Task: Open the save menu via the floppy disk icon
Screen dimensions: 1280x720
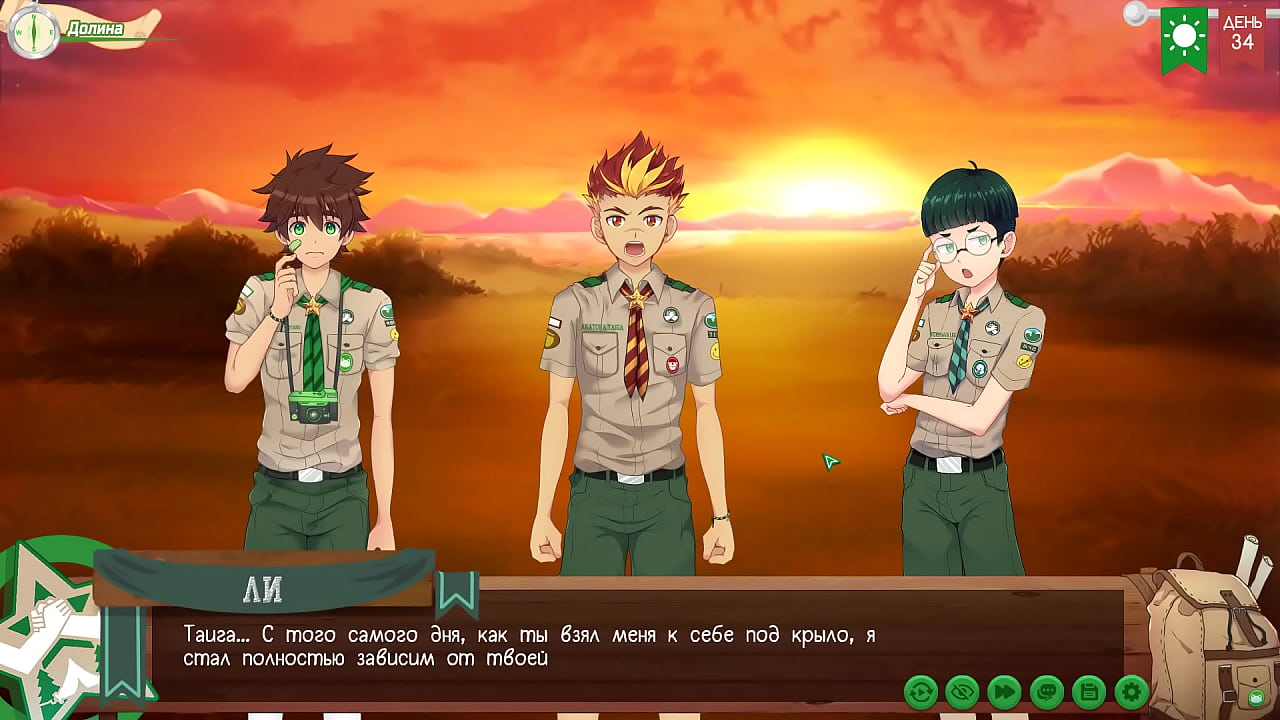Action: click(1088, 691)
